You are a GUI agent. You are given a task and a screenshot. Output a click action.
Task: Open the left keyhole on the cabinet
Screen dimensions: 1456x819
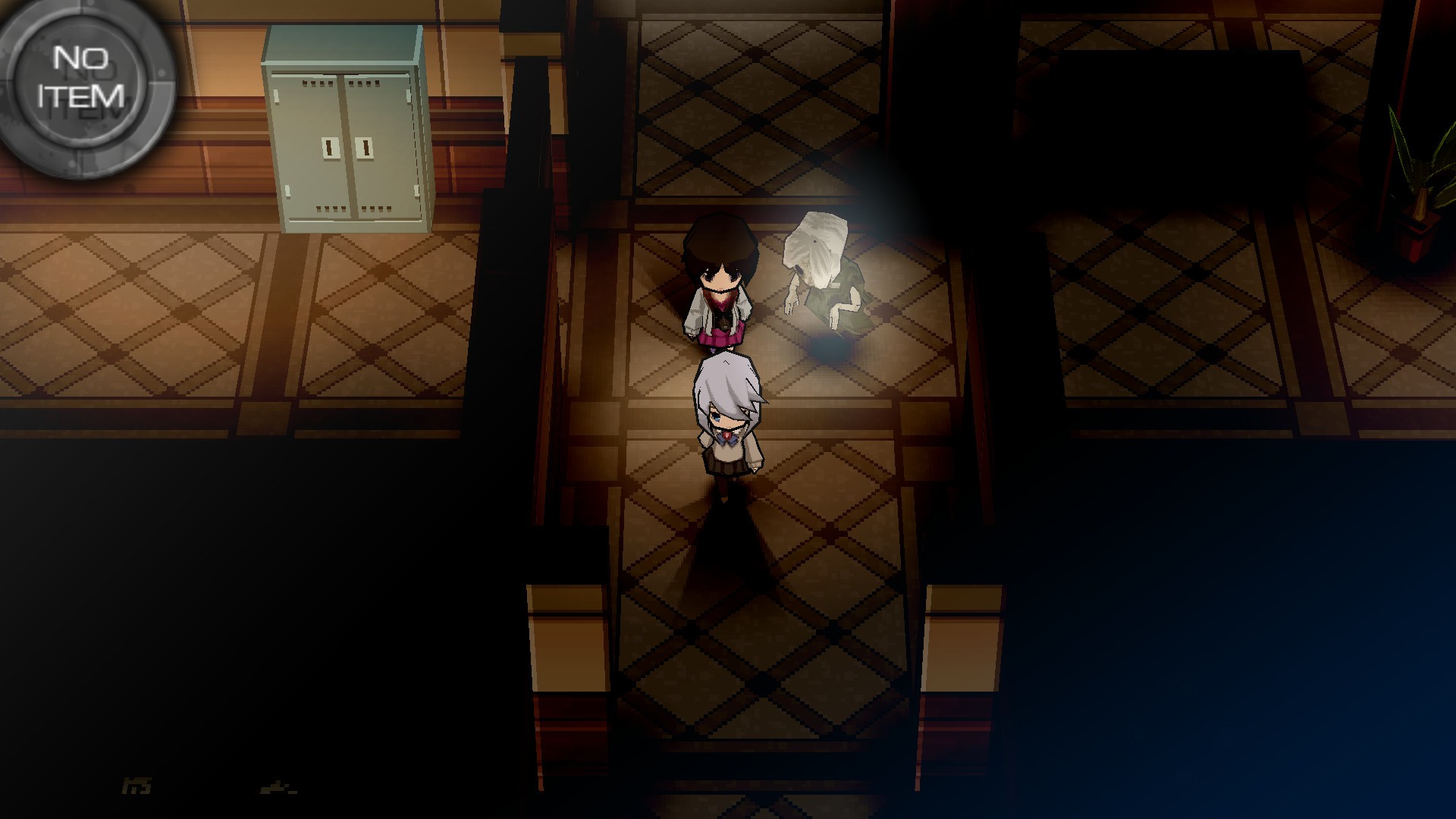[331, 149]
